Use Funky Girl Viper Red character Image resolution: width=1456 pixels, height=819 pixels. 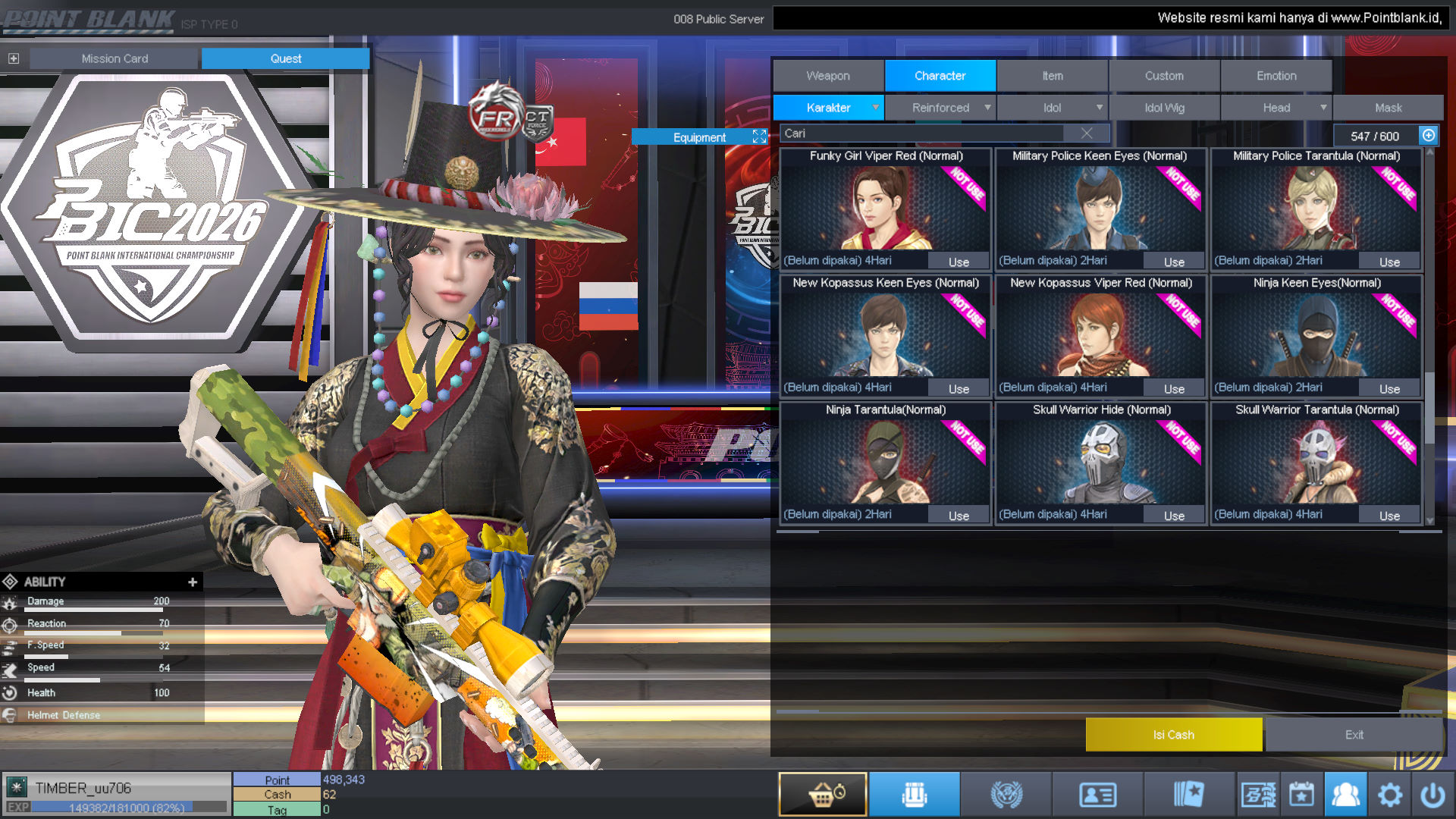coord(959,262)
